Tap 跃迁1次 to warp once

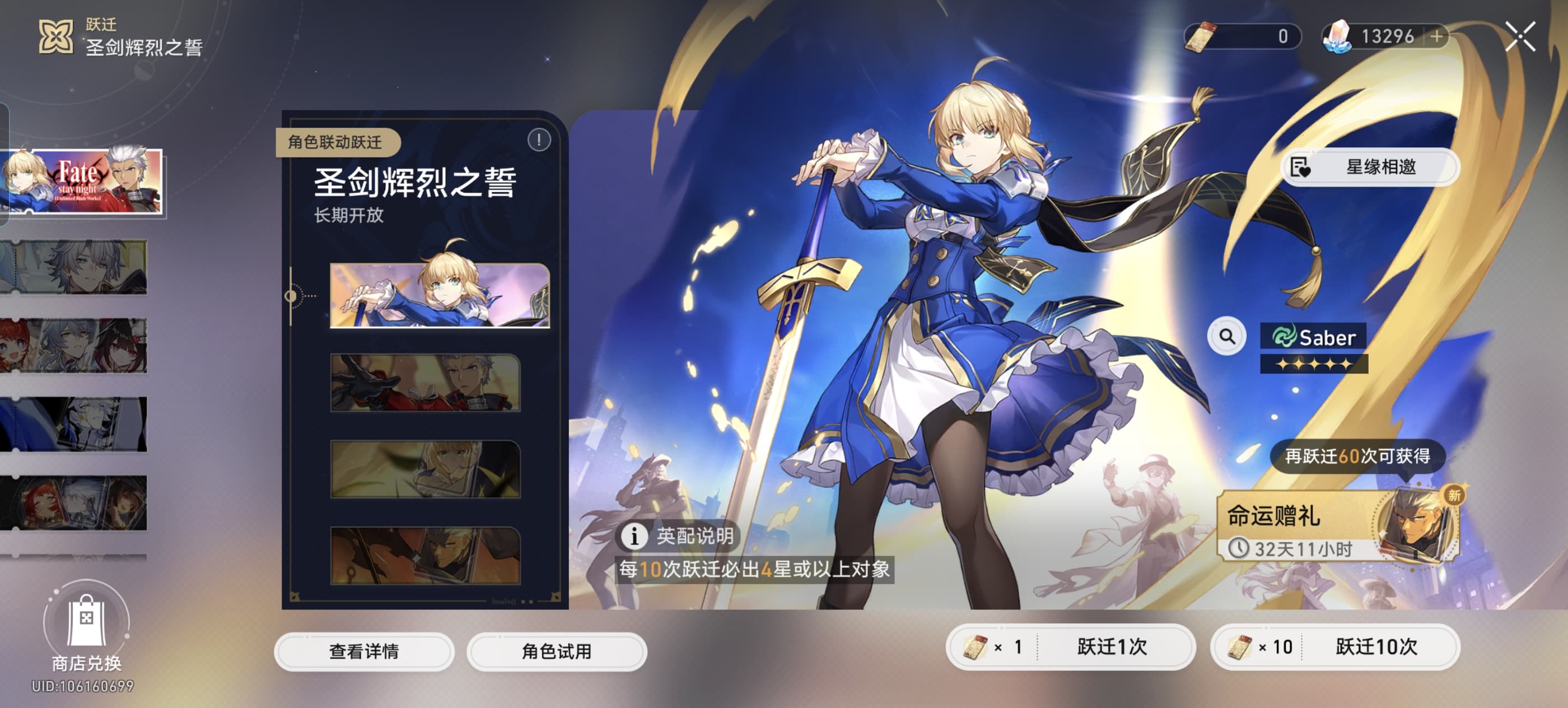coord(1070,646)
